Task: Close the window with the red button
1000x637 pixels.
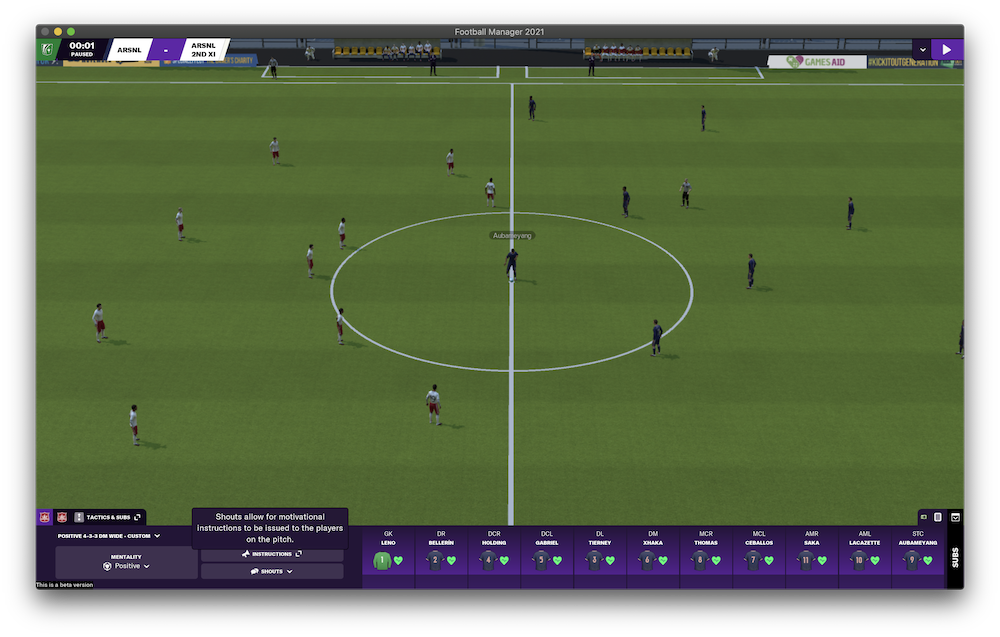Action: coord(45,32)
